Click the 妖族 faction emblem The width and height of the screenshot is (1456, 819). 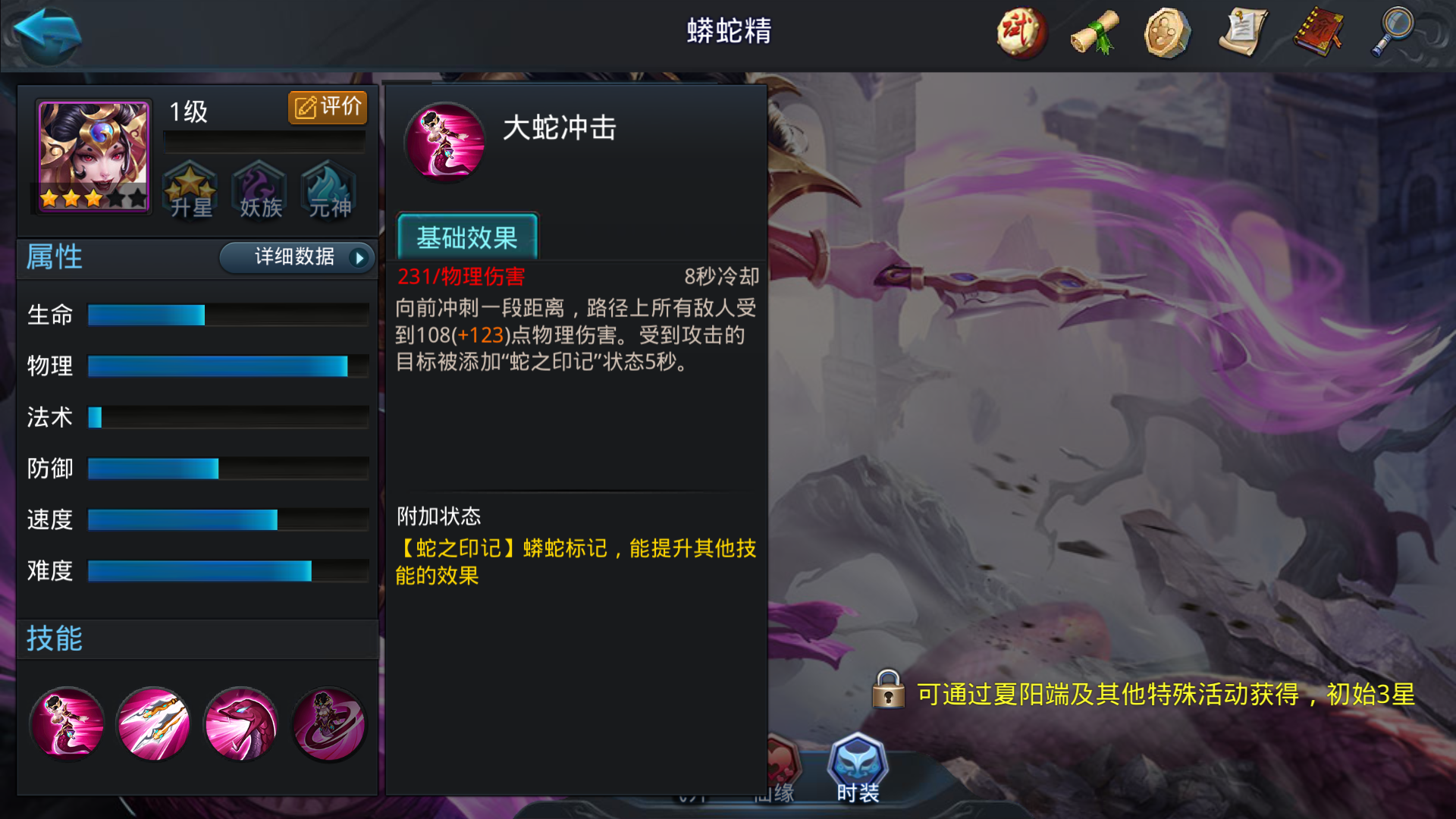[x=259, y=191]
